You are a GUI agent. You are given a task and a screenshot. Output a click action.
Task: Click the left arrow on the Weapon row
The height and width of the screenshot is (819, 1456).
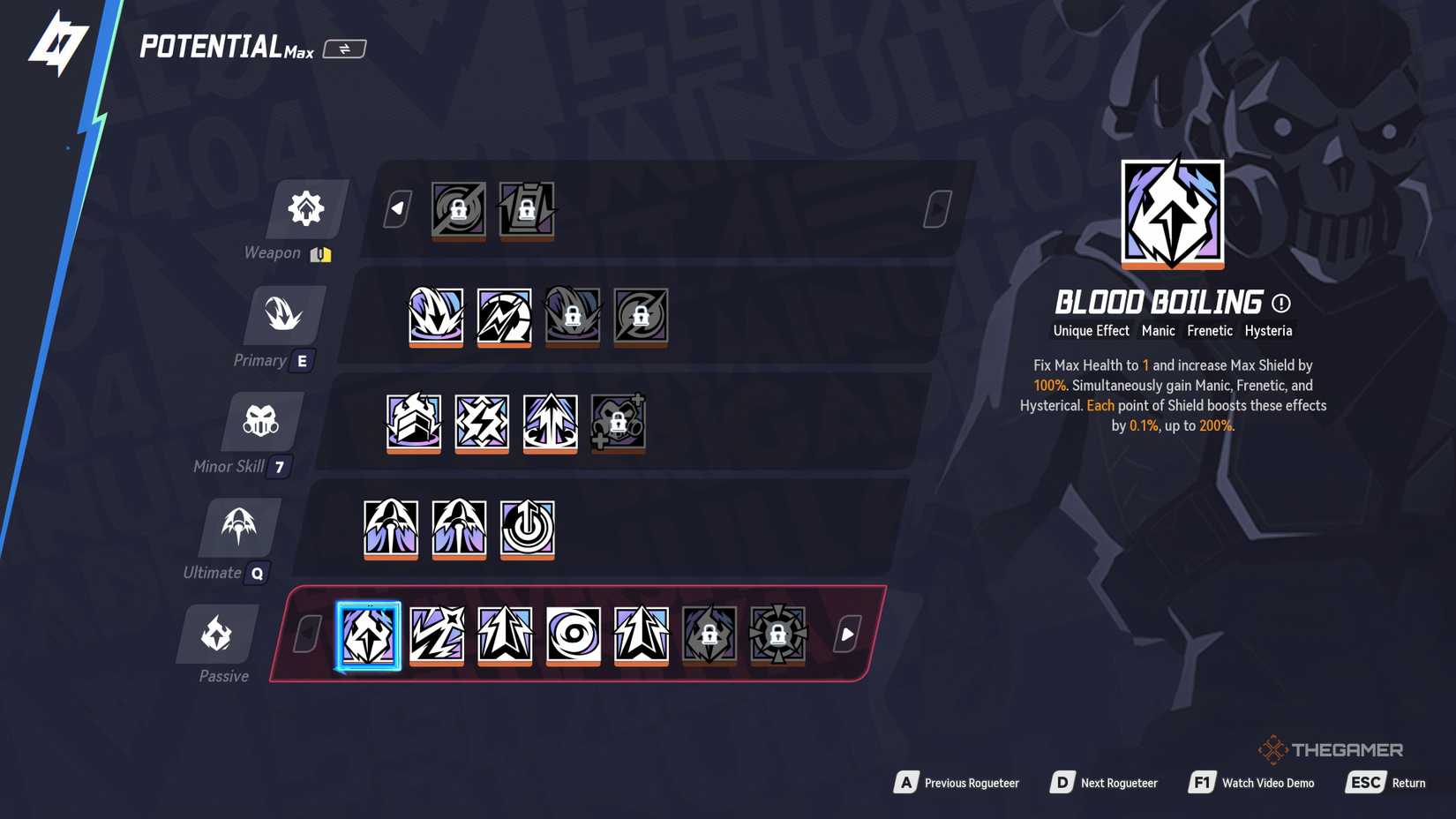(x=394, y=210)
